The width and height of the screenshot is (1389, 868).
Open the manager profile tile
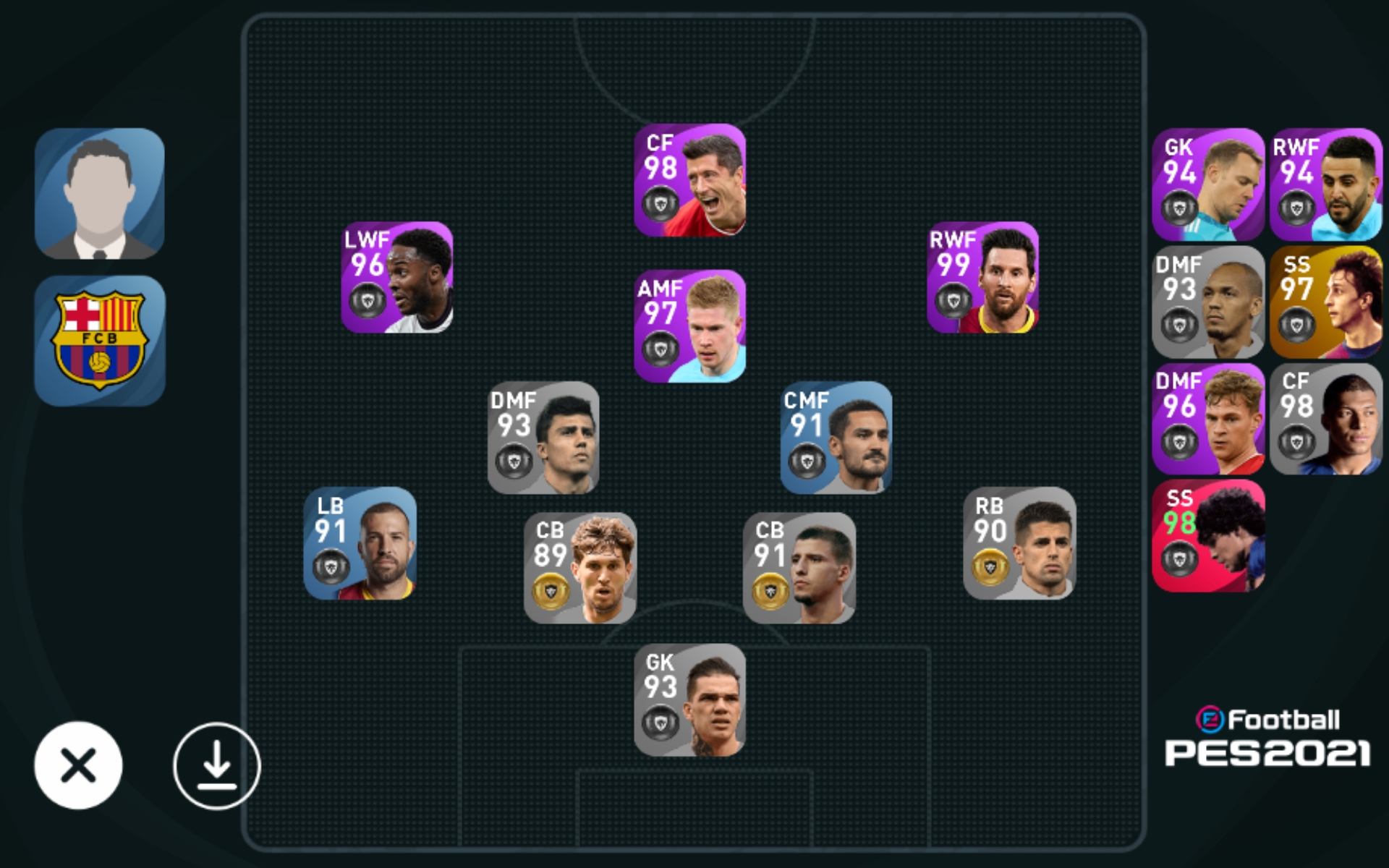tap(100, 193)
